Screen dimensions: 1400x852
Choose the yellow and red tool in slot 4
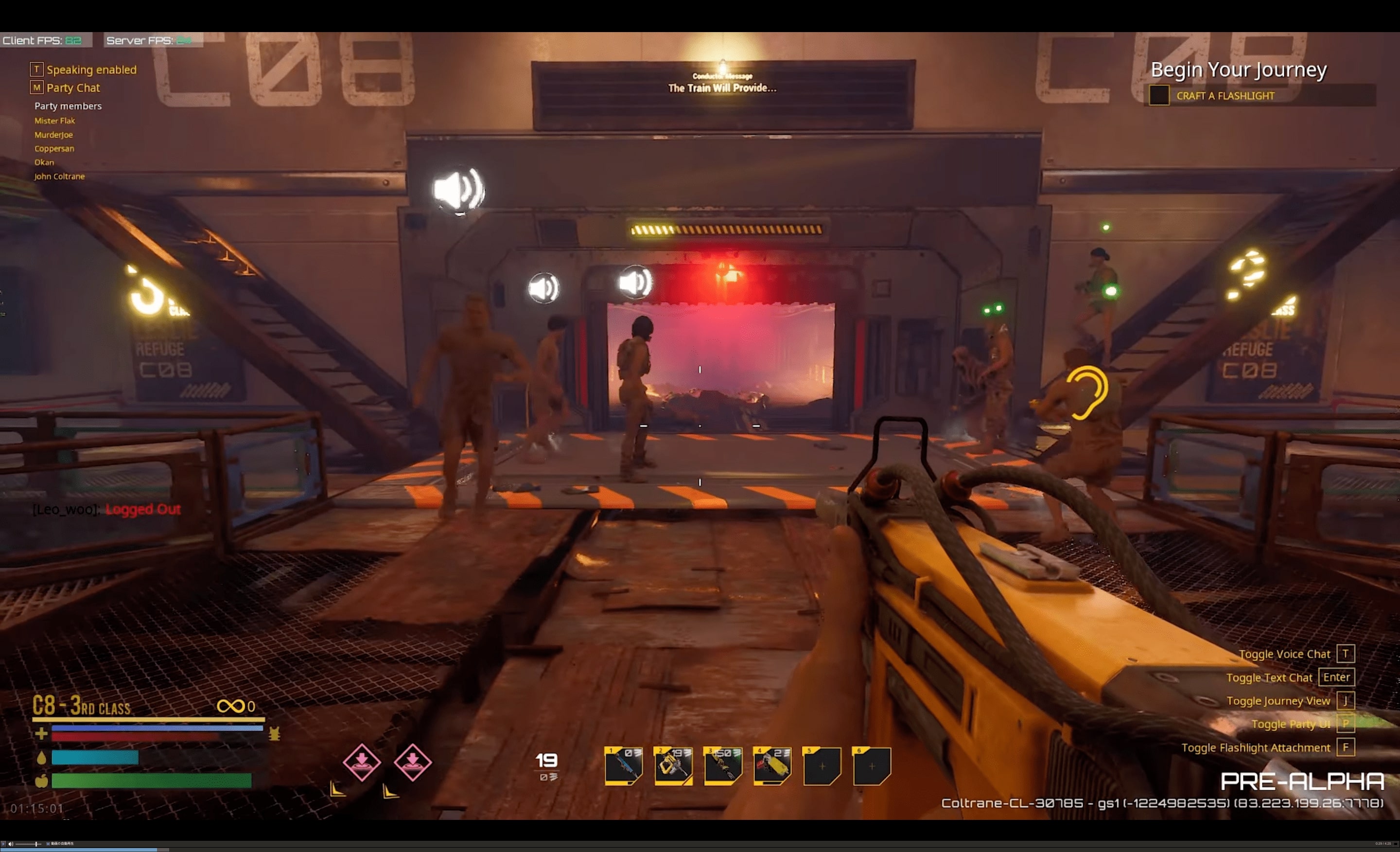(x=772, y=765)
